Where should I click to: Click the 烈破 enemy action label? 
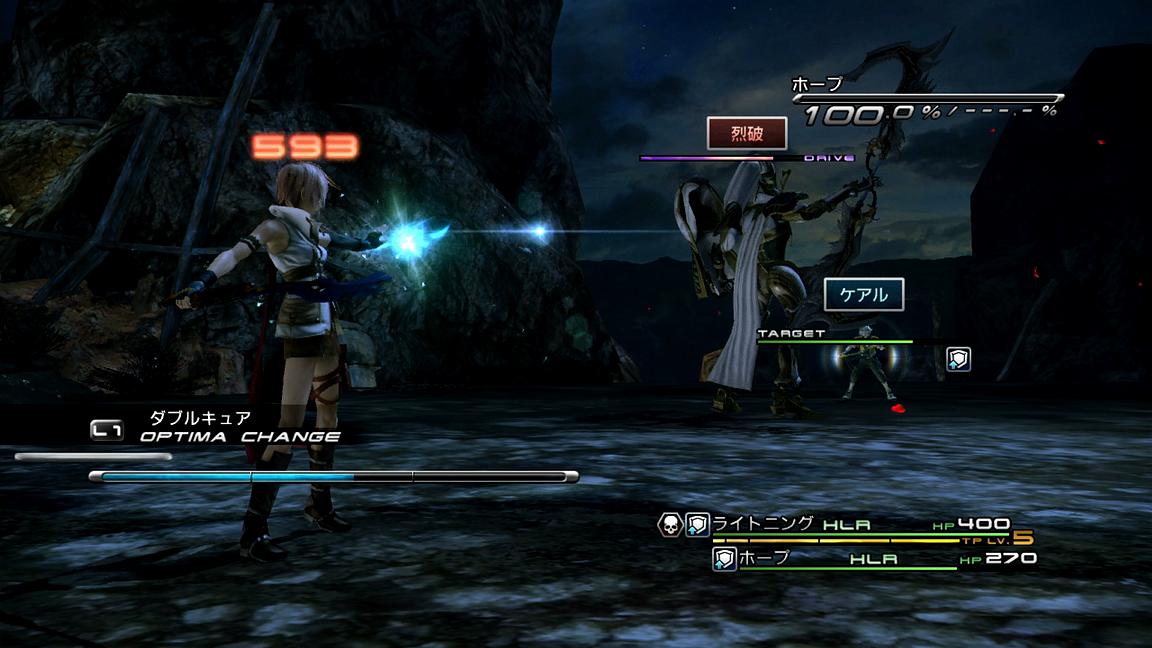(747, 133)
